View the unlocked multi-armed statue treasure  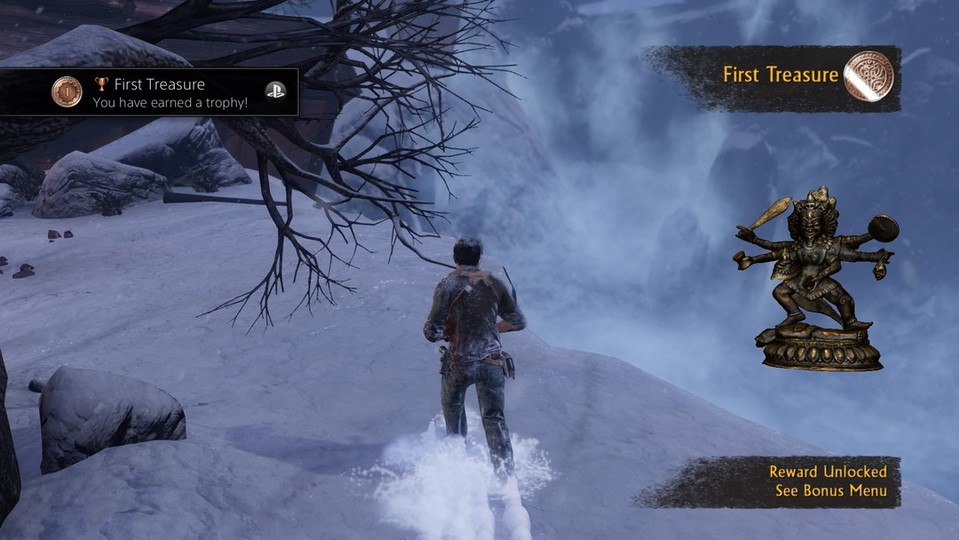pos(814,277)
